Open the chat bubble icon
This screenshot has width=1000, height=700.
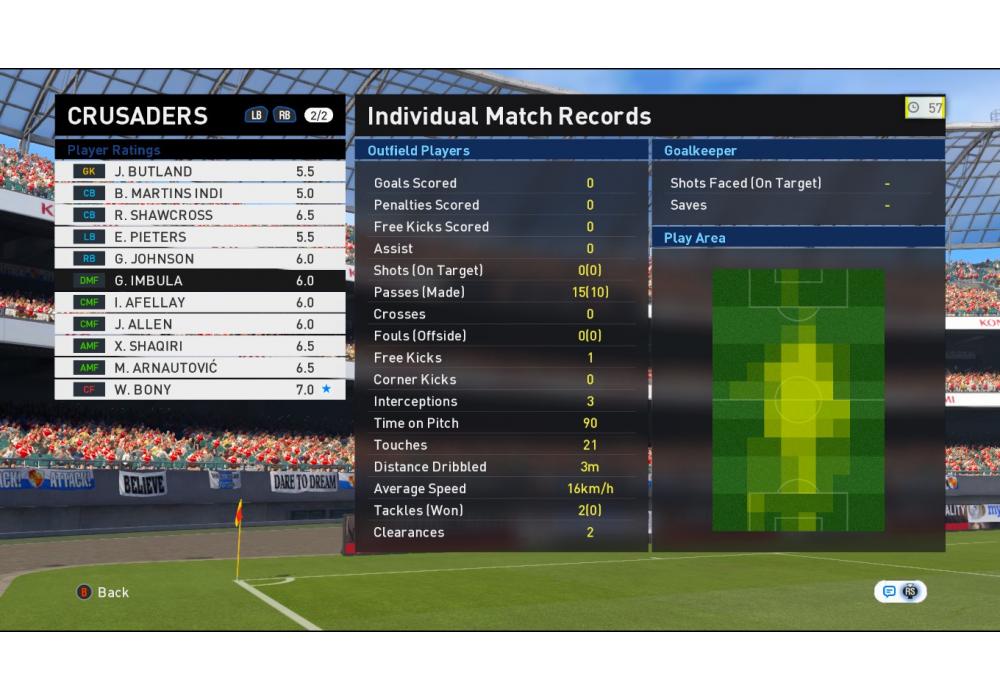(889, 592)
